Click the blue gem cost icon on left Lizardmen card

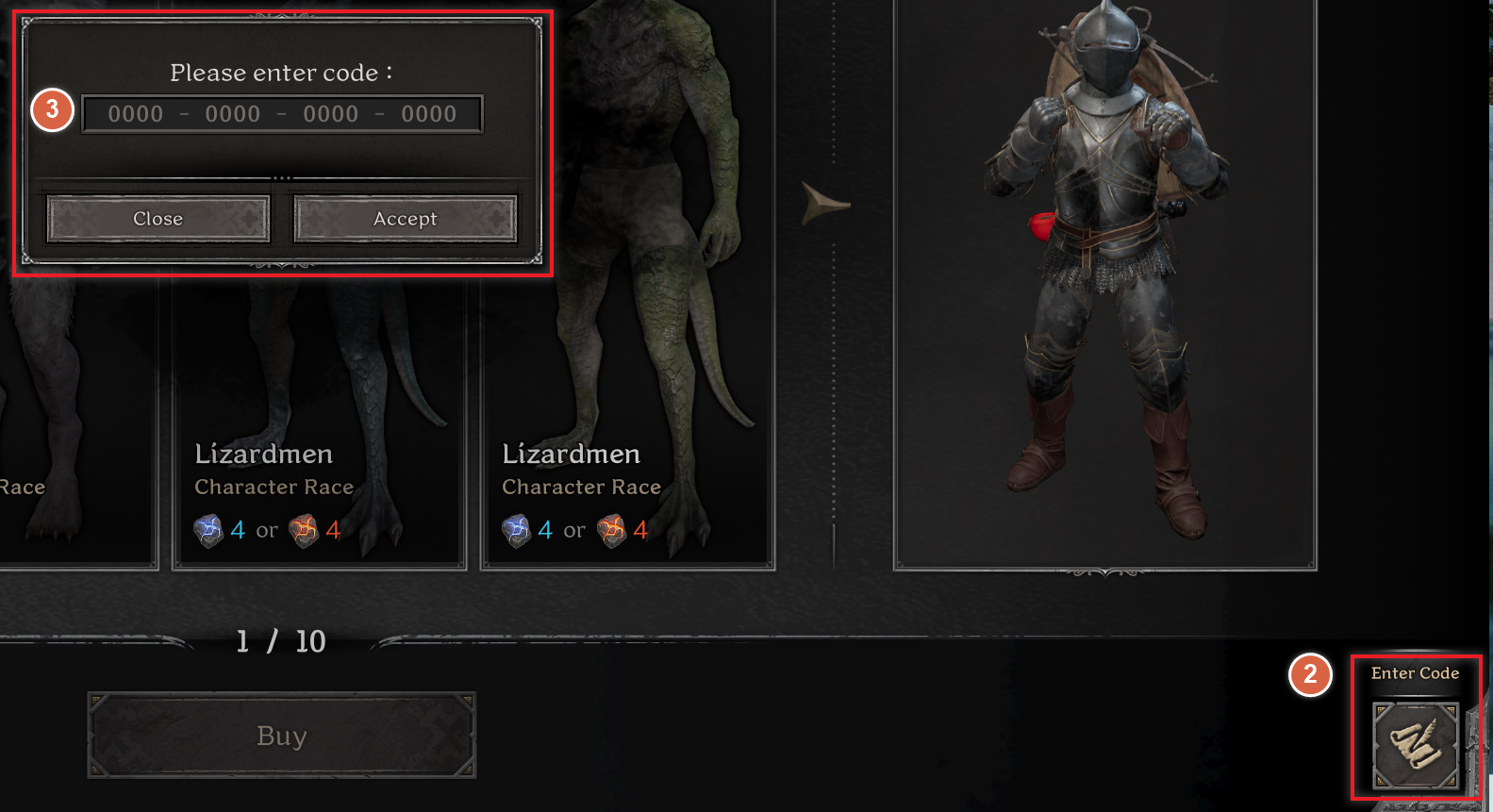(207, 529)
